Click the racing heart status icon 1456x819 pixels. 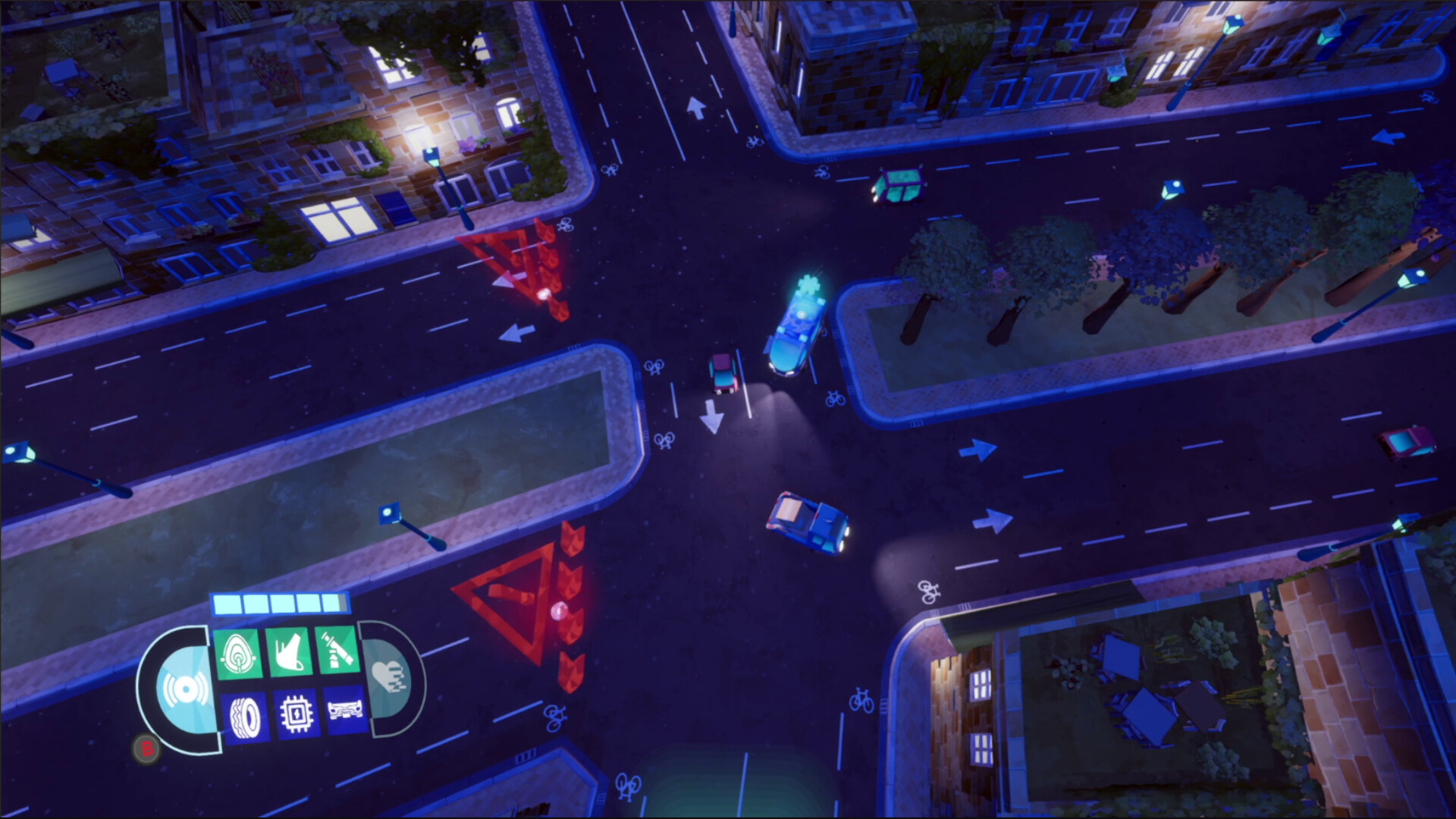(388, 677)
